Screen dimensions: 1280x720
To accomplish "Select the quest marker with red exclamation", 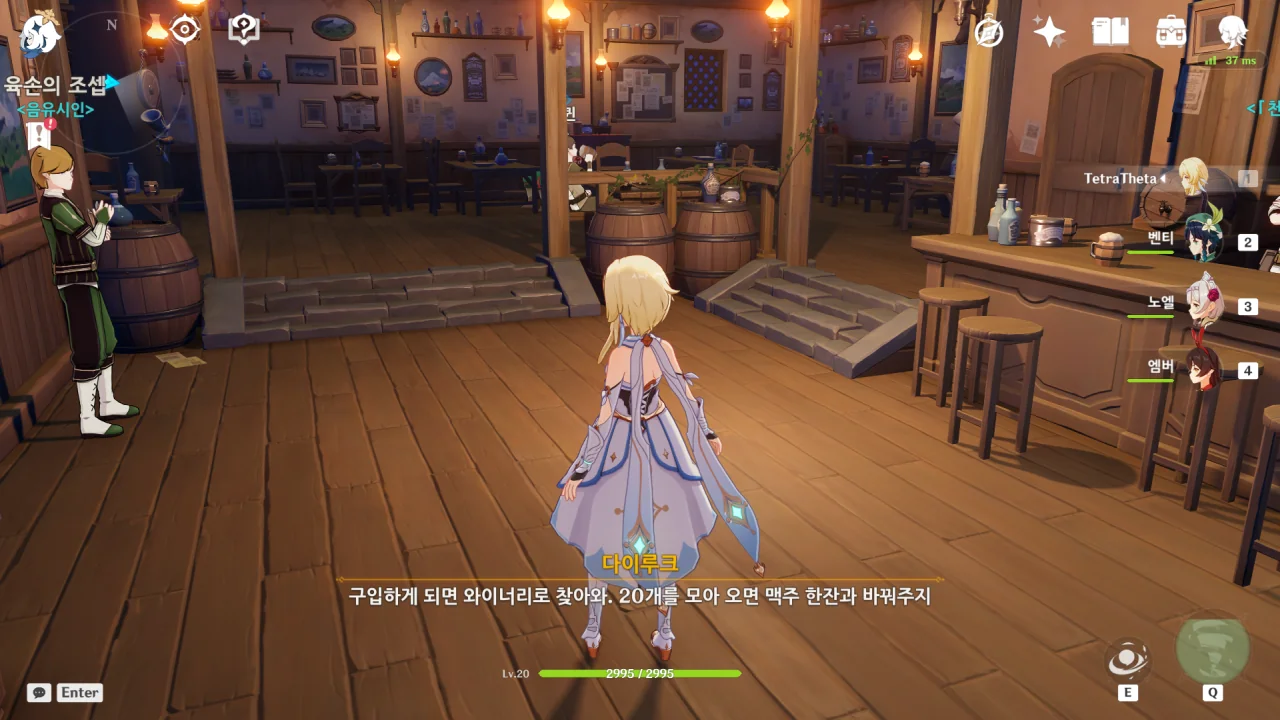I will tap(39, 135).
